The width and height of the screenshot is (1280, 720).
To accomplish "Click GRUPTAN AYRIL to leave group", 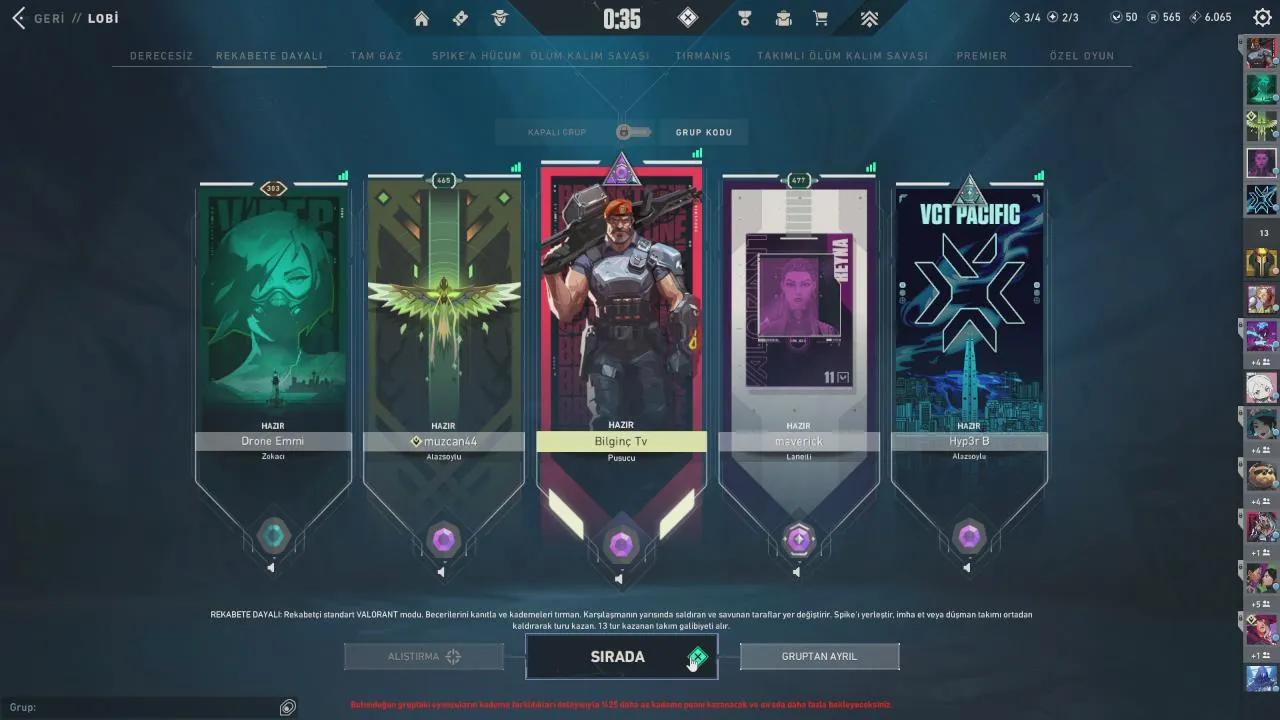I will pyautogui.click(x=819, y=656).
